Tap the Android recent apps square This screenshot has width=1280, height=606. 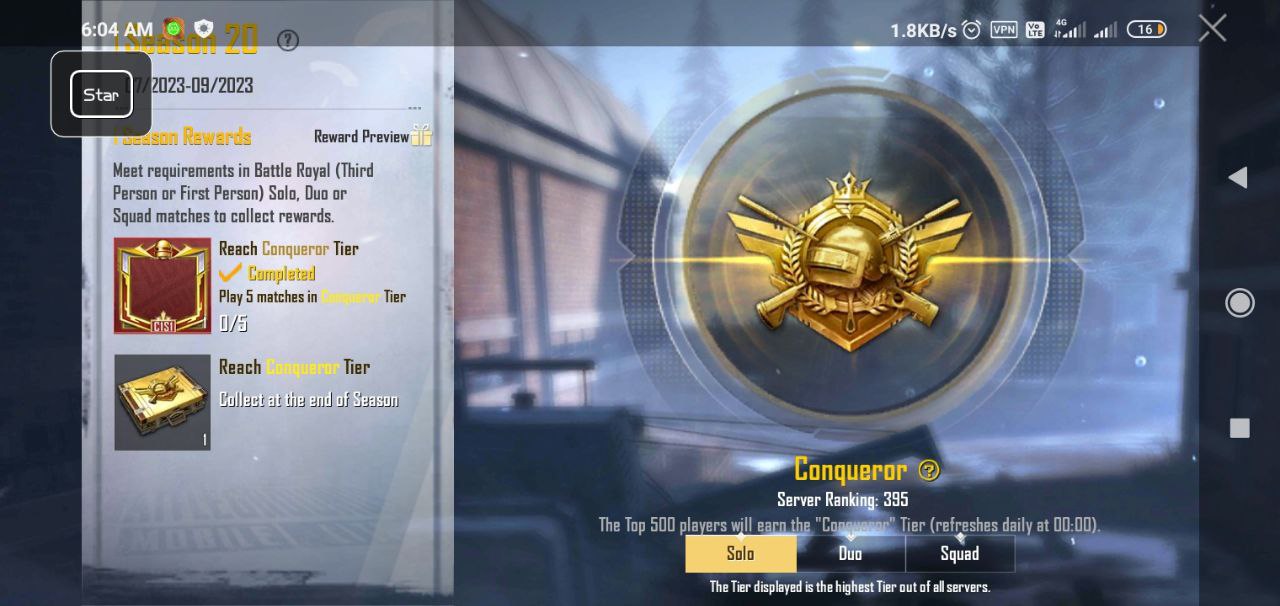[x=1239, y=428]
